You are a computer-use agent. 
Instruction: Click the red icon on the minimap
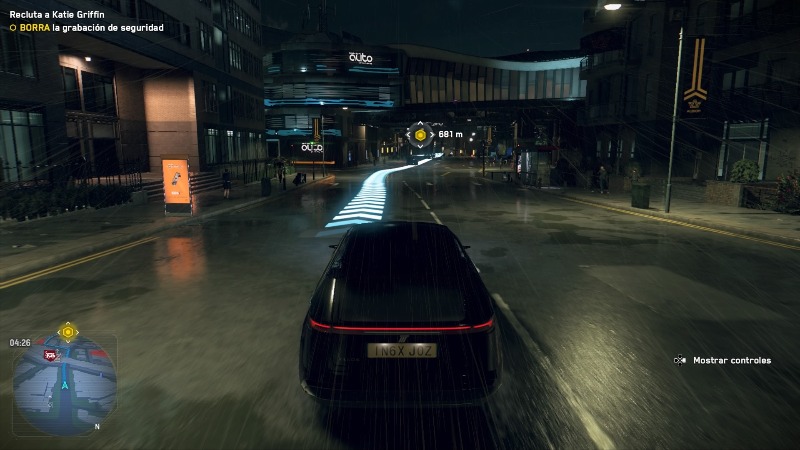tap(50, 354)
